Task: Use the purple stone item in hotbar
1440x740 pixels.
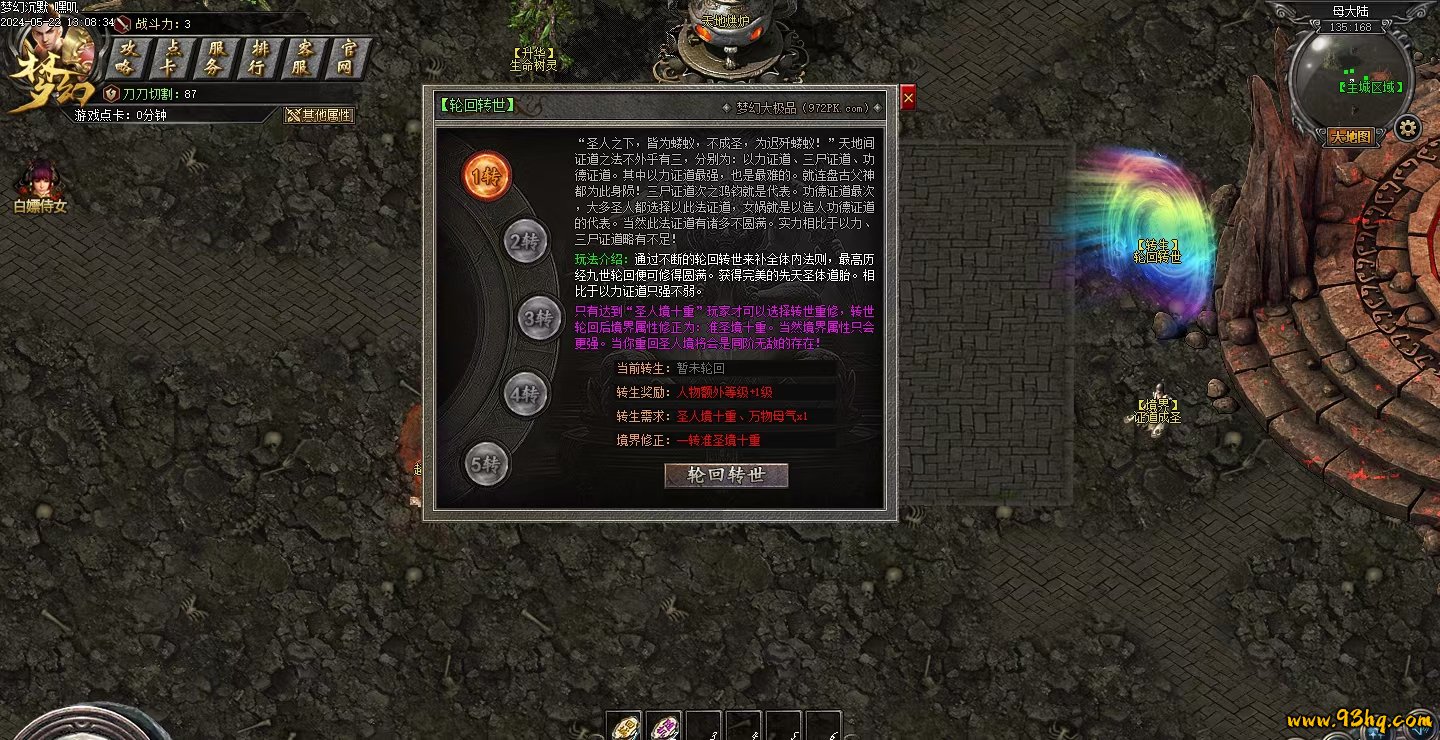Action: pyautogui.click(x=663, y=726)
